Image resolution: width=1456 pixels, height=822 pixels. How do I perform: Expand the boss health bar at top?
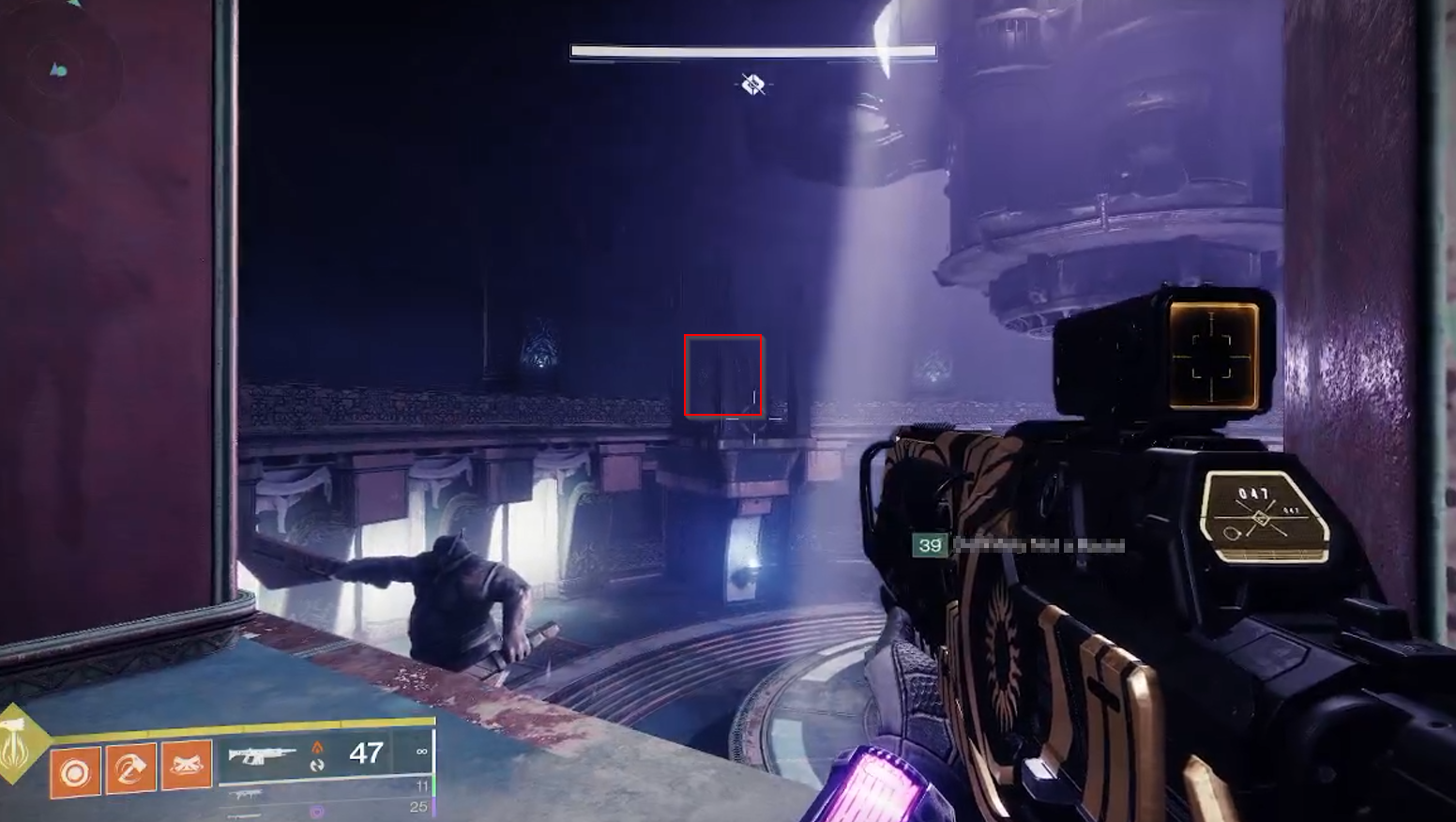click(752, 49)
